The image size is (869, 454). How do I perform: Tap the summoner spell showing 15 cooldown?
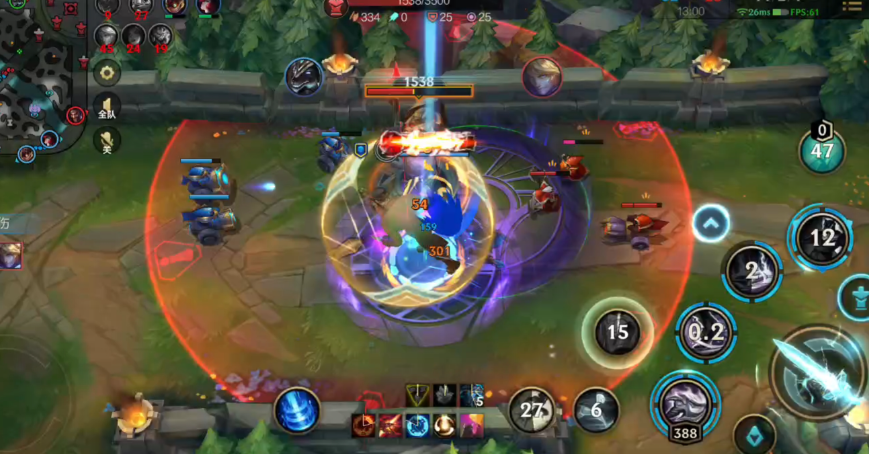(617, 331)
